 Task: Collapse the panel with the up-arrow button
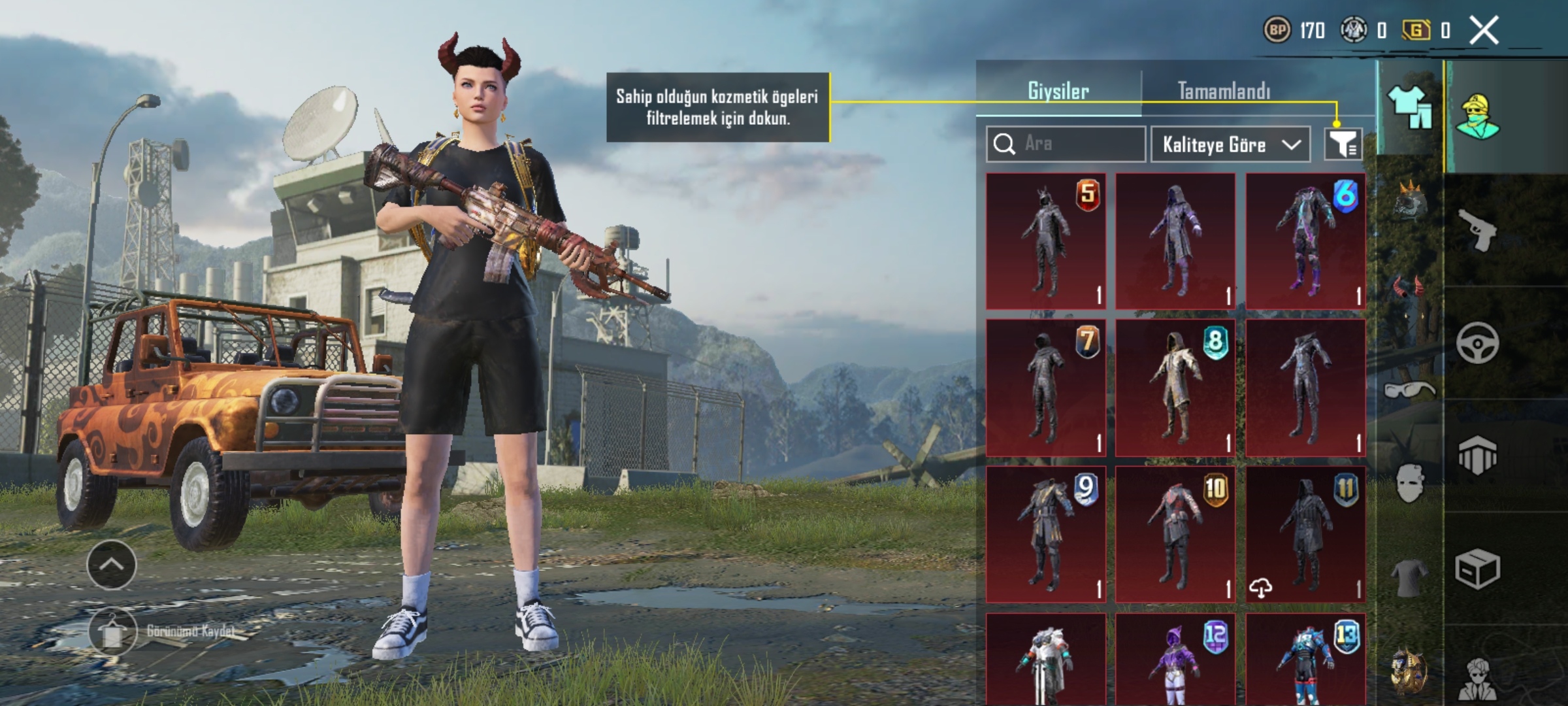coord(112,565)
